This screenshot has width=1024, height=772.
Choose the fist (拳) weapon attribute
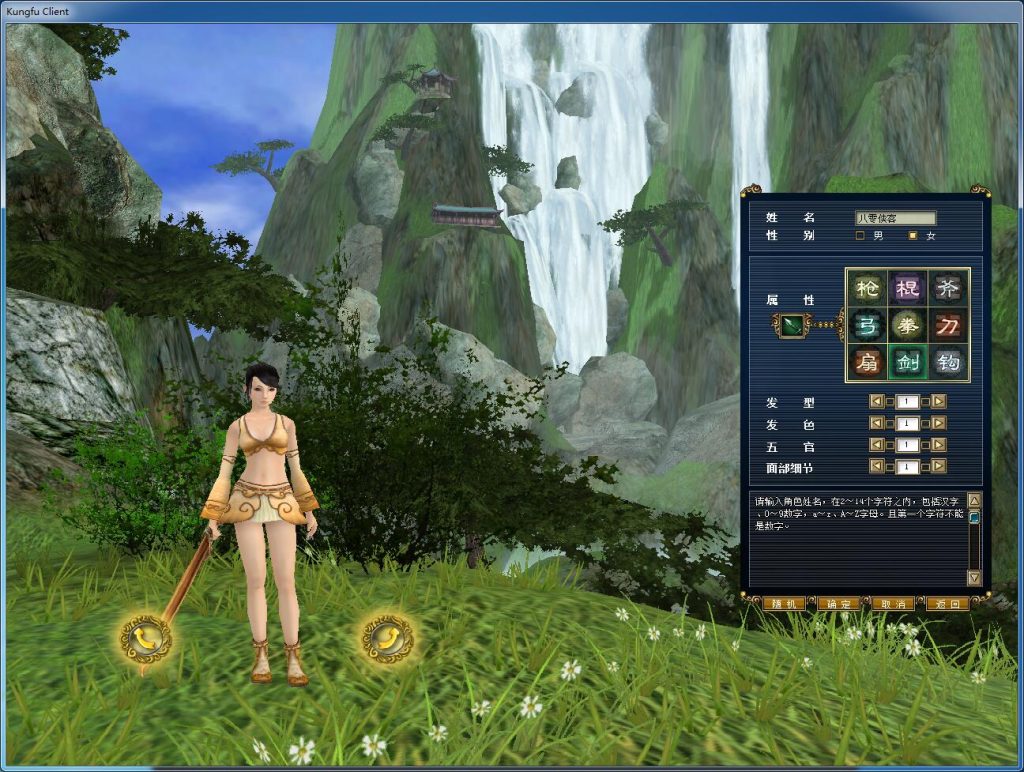click(x=908, y=325)
